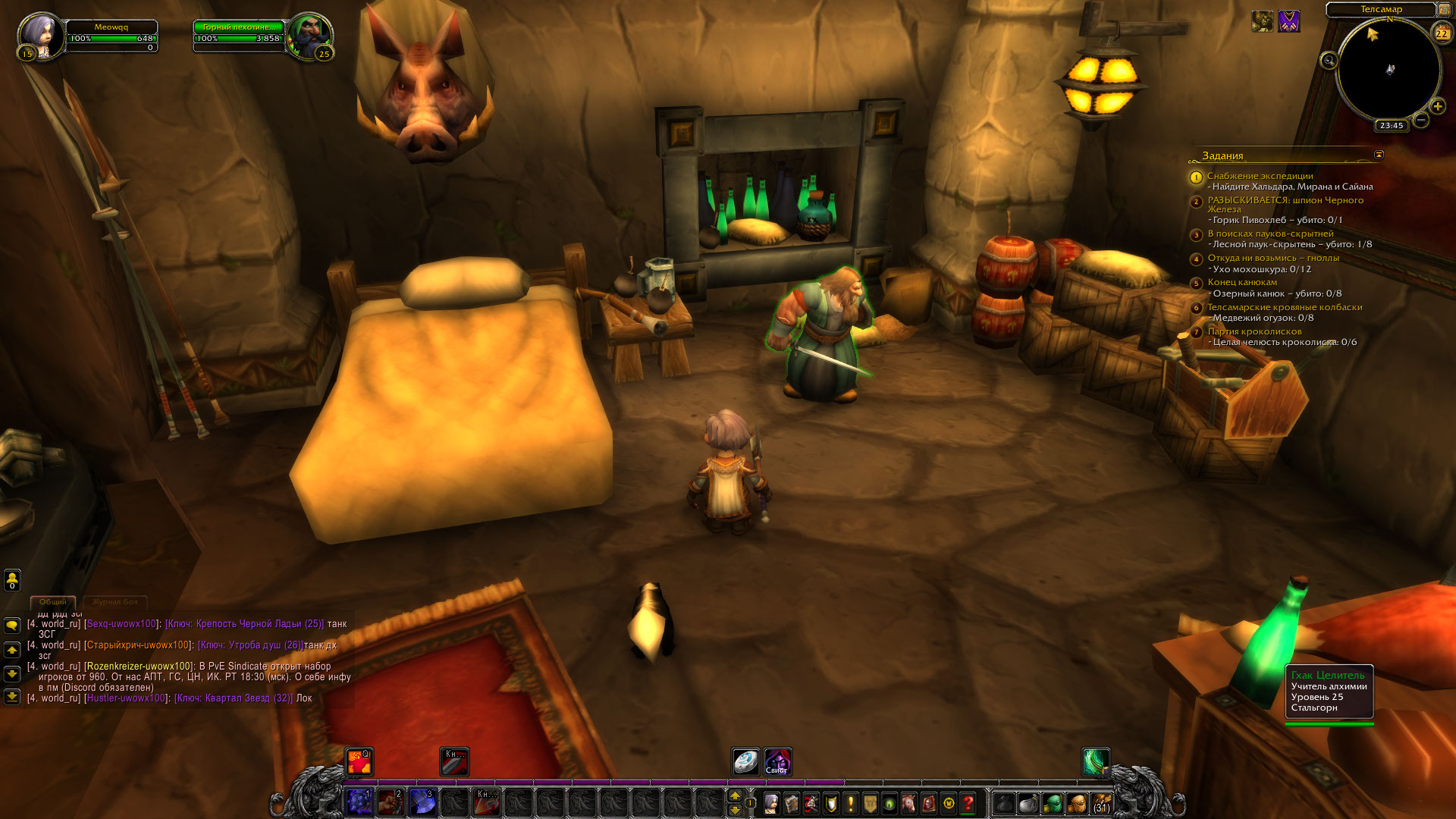The image size is (1456, 819).
Task: Open quest Снабжение экспедиции in tracker
Action: (1260, 176)
